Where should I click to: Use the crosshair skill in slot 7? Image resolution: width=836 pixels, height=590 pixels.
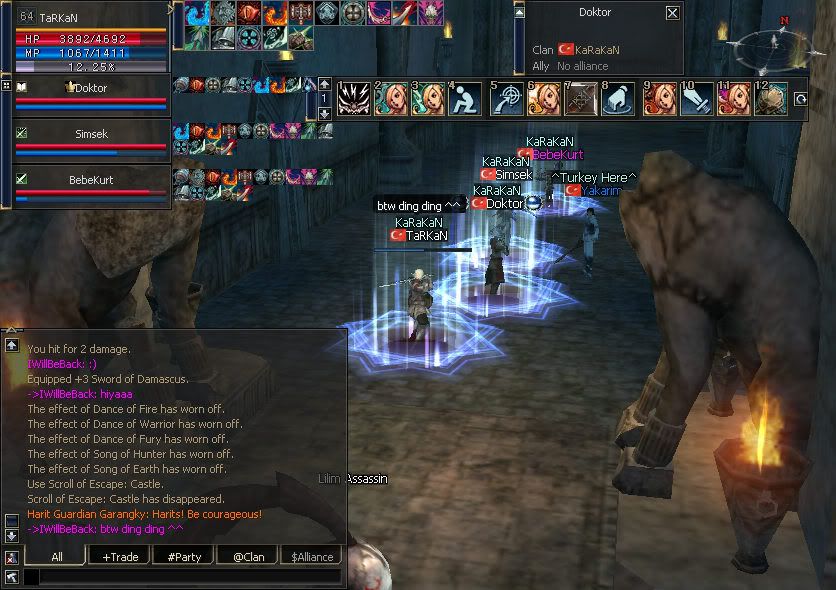pos(581,99)
